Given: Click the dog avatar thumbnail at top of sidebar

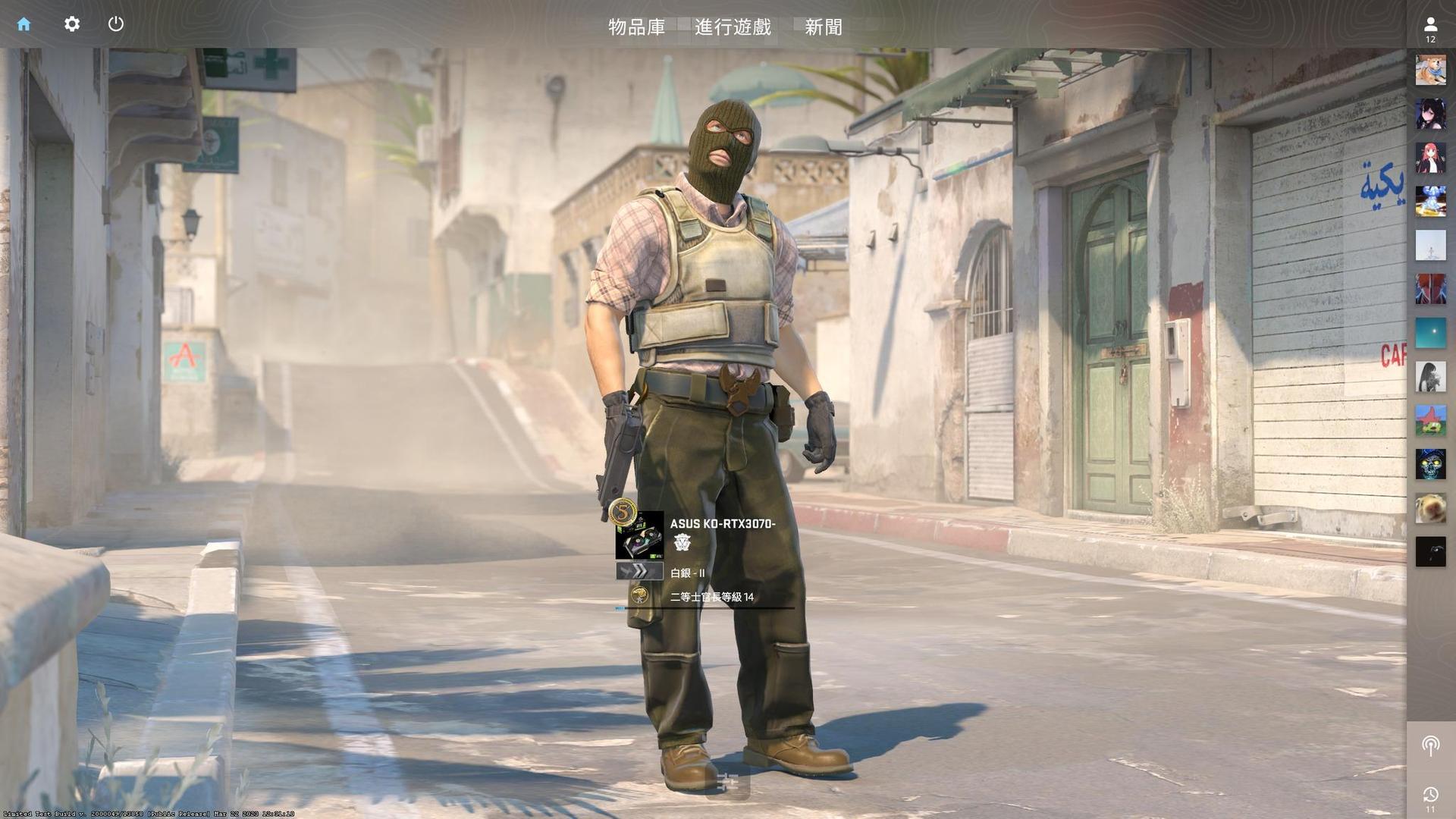Looking at the screenshot, I should coord(1429,71).
